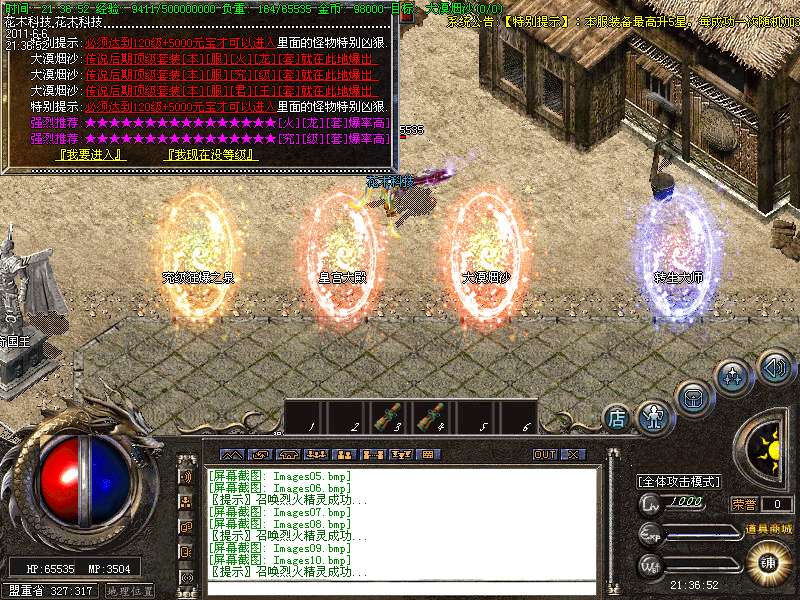Click into the chat text input field
The width and height of the screenshot is (800, 600).
tap(400, 588)
